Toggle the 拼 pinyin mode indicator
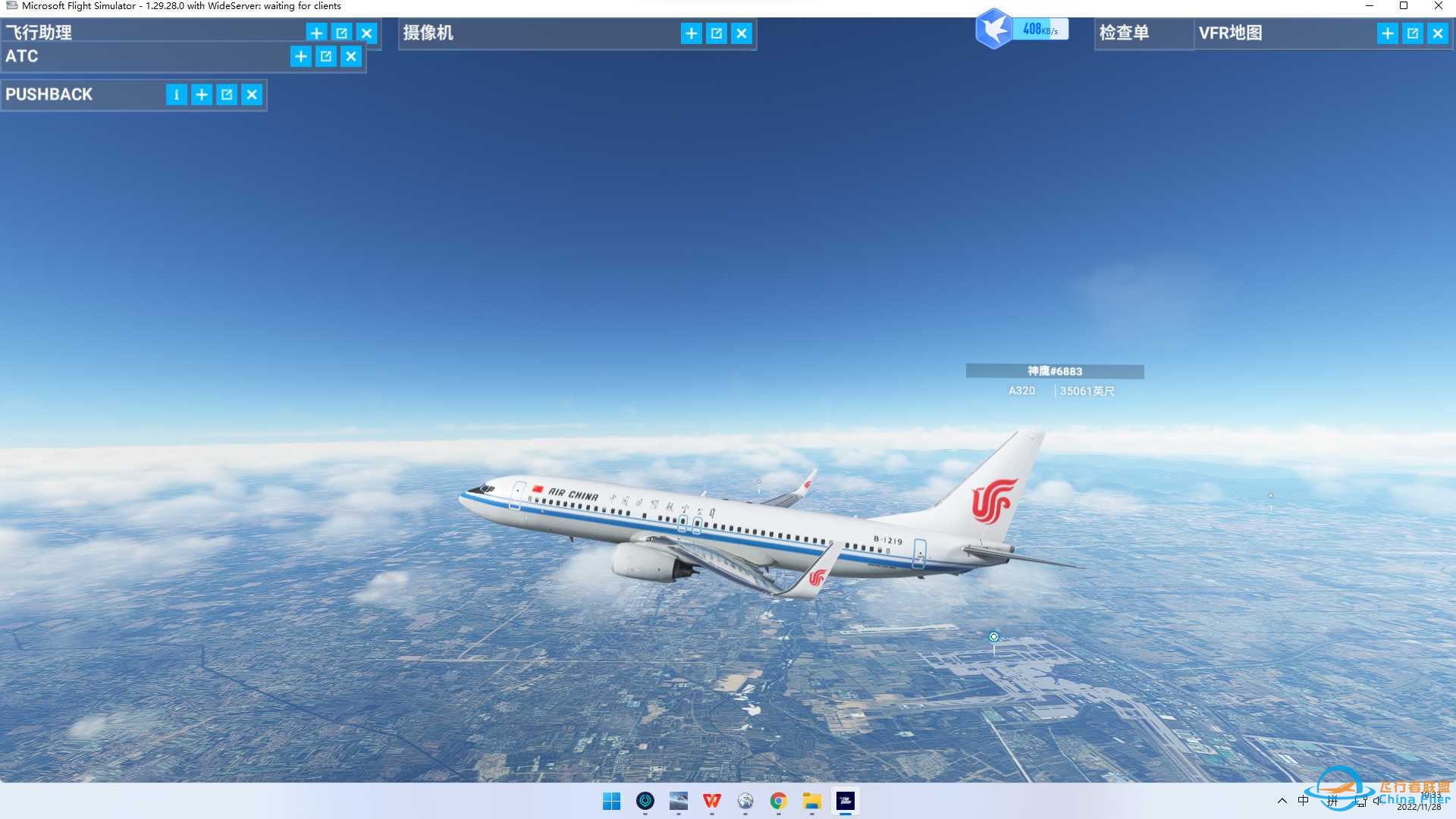 1332,802
